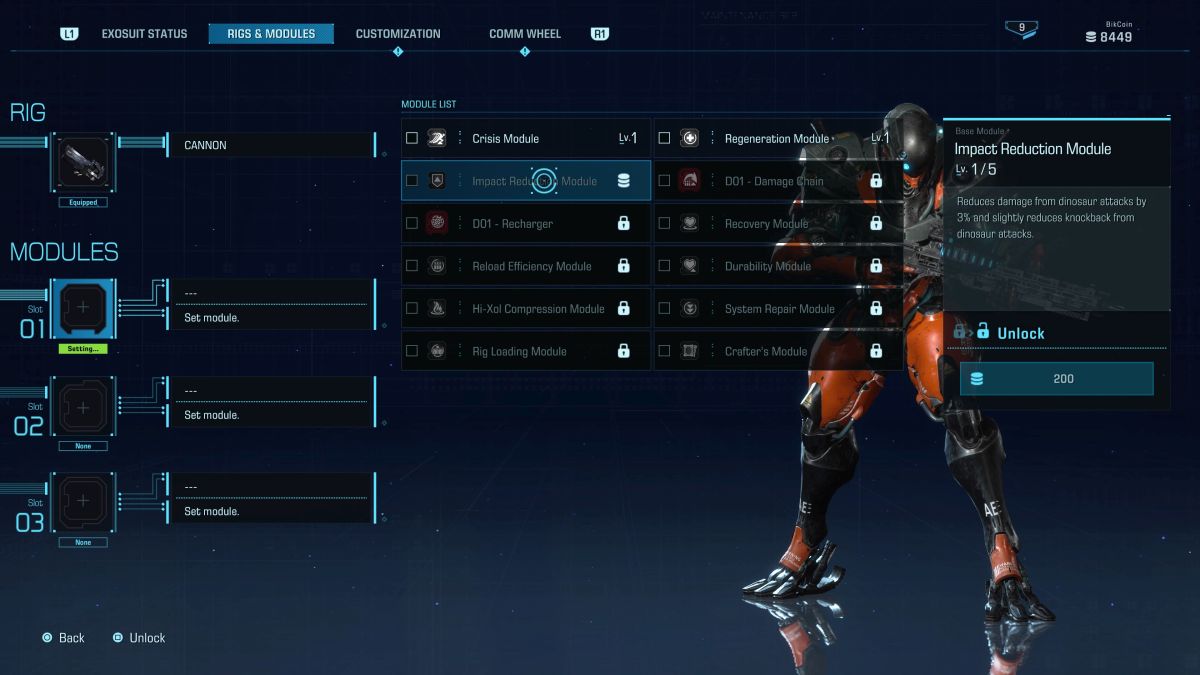Unlock the module for 200 BikCoin

click(x=1056, y=379)
